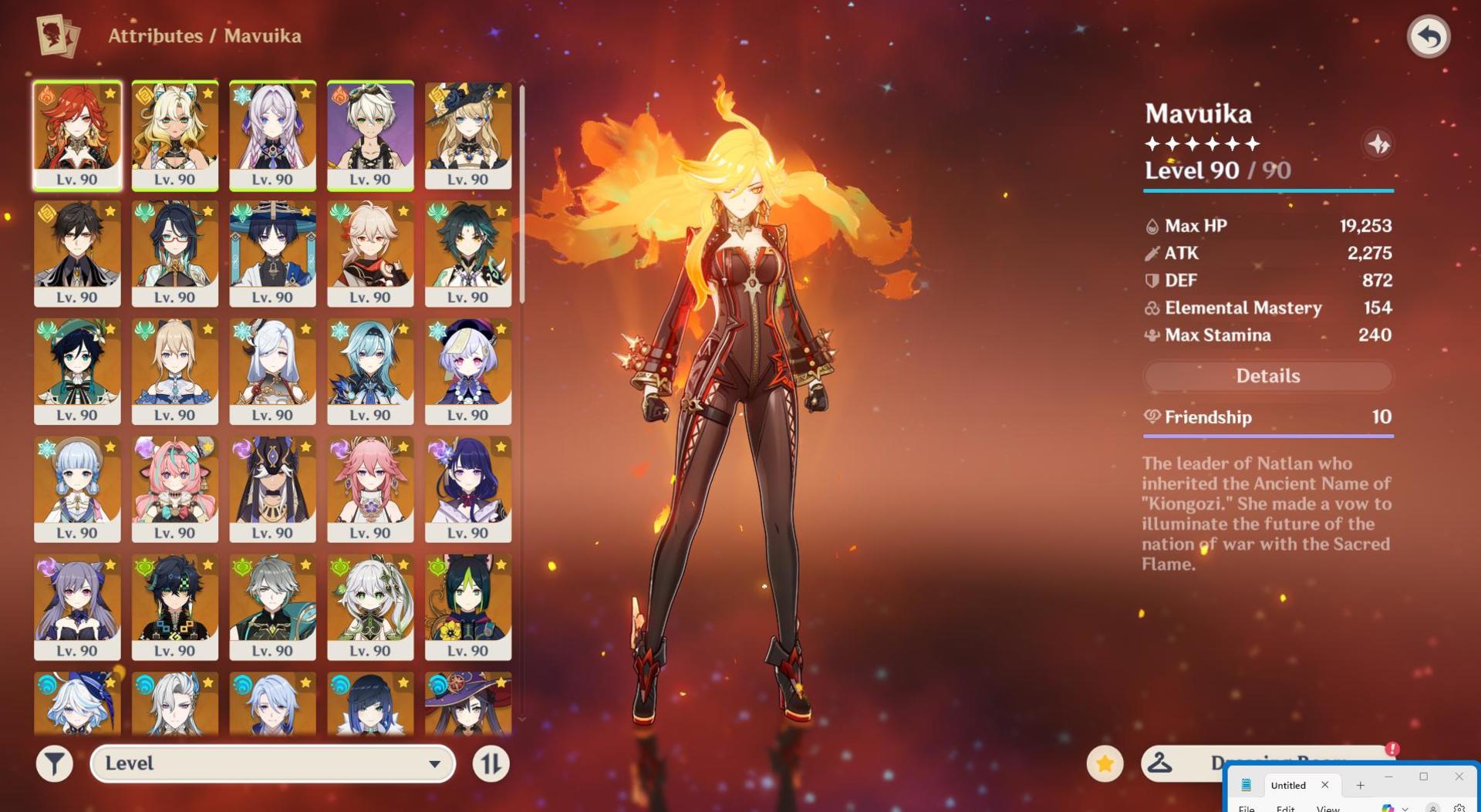Open Notepad's File menu
The image size is (1481, 812).
1247,810
